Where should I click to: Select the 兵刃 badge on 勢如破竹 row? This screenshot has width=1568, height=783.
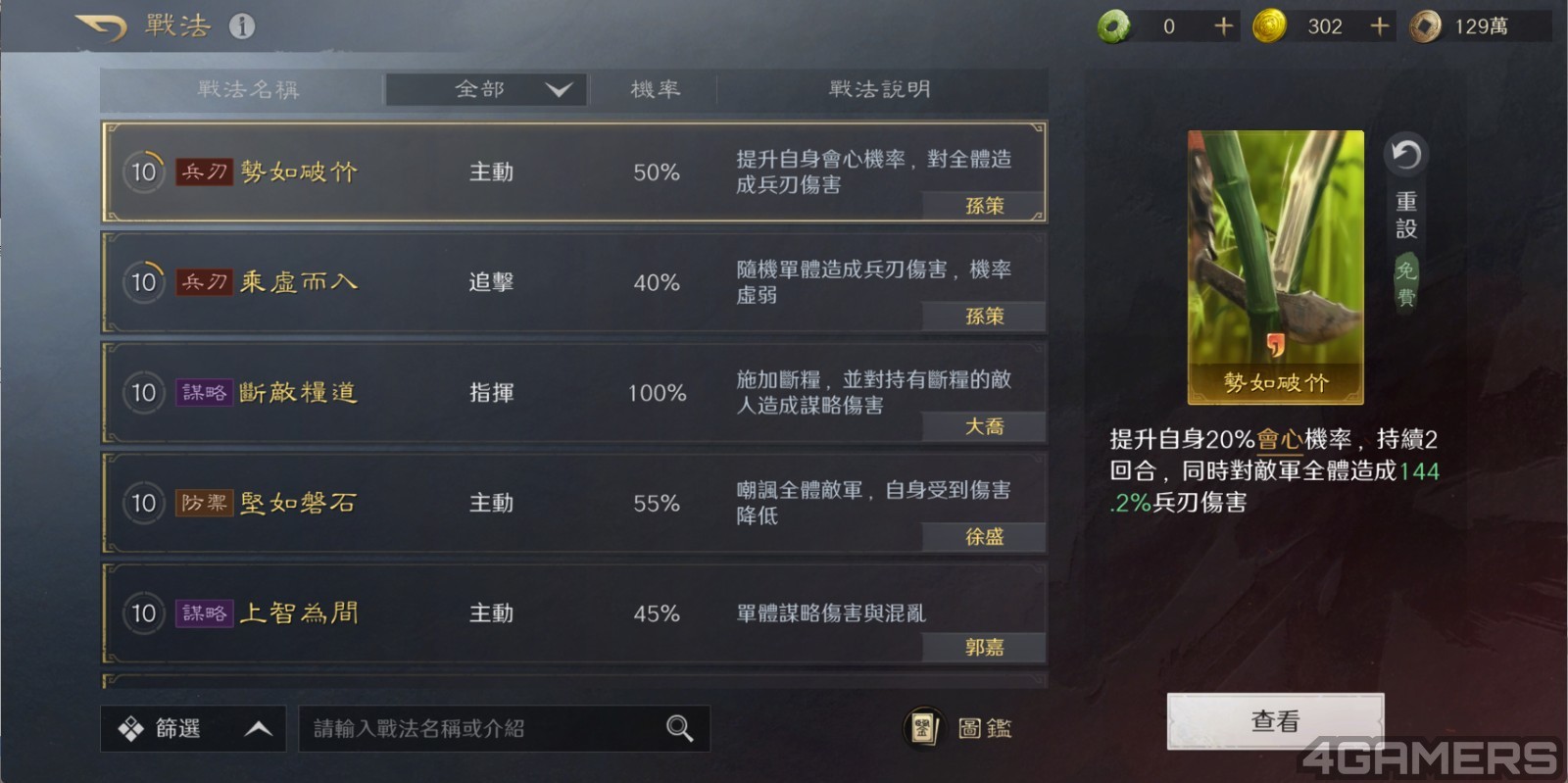pos(203,171)
